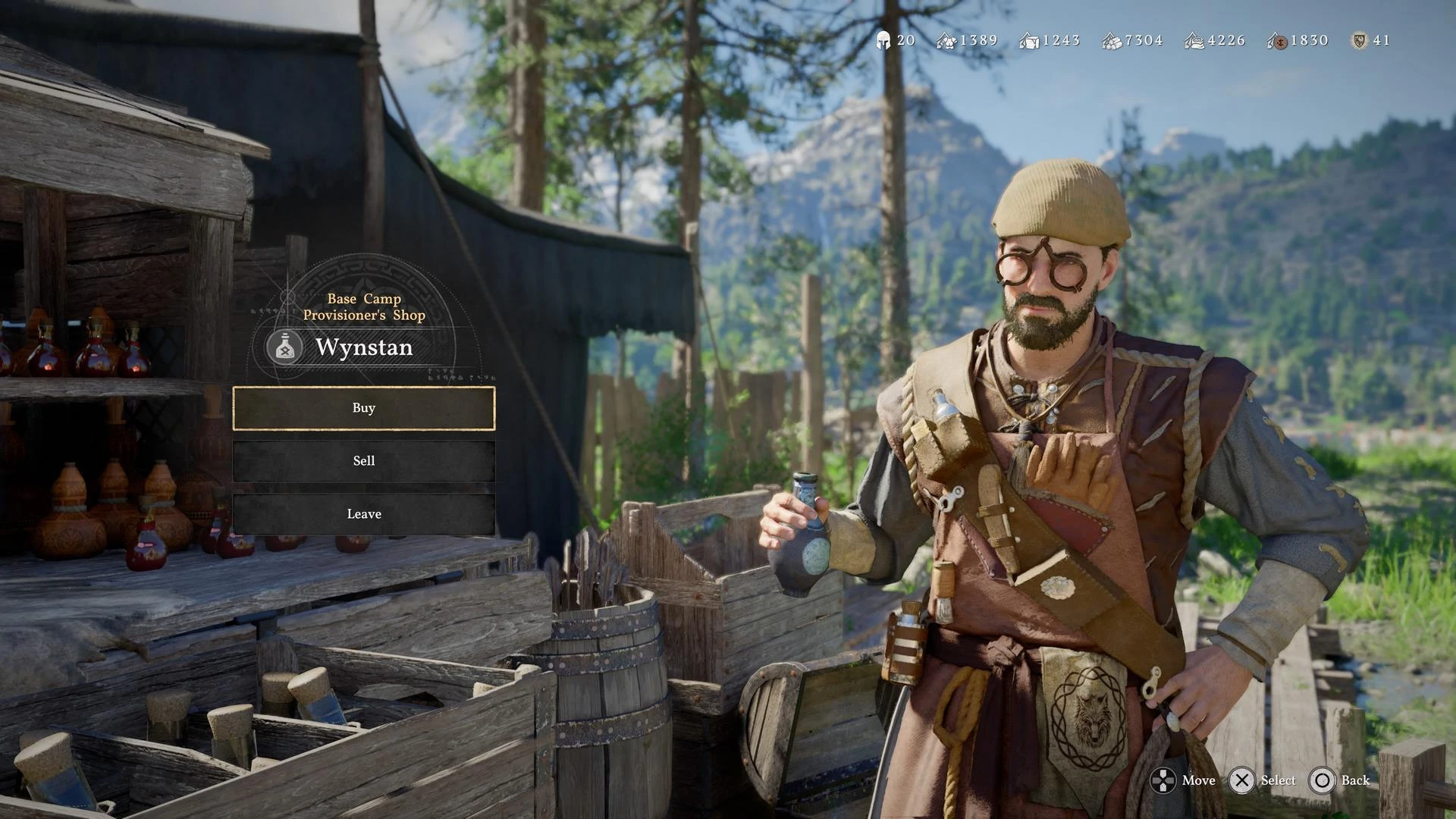Leave the Provisioner's Shop
The width and height of the screenshot is (1456, 819).
coord(364,514)
